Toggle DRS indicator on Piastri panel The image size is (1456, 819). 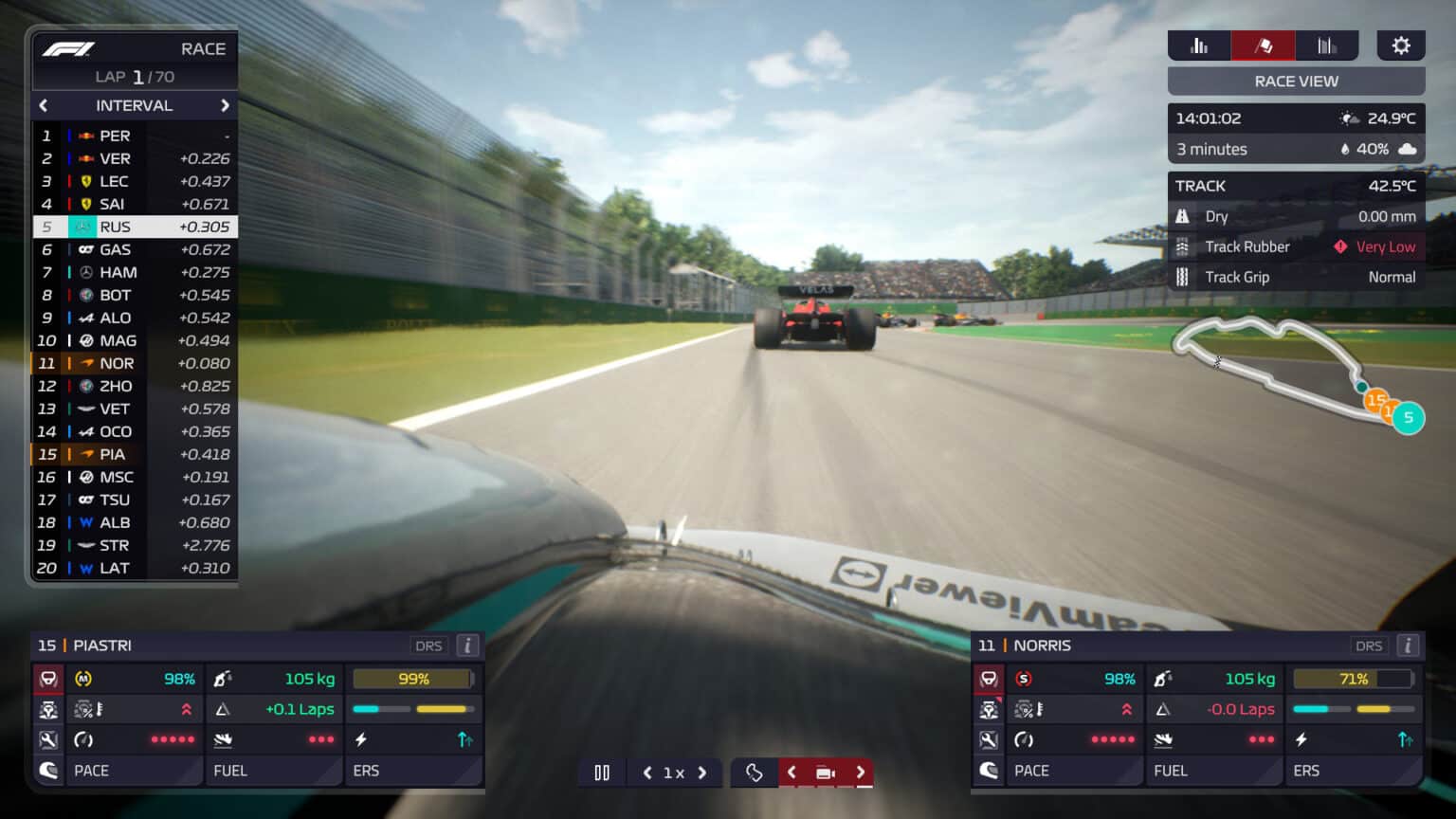pyautogui.click(x=428, y=646)
